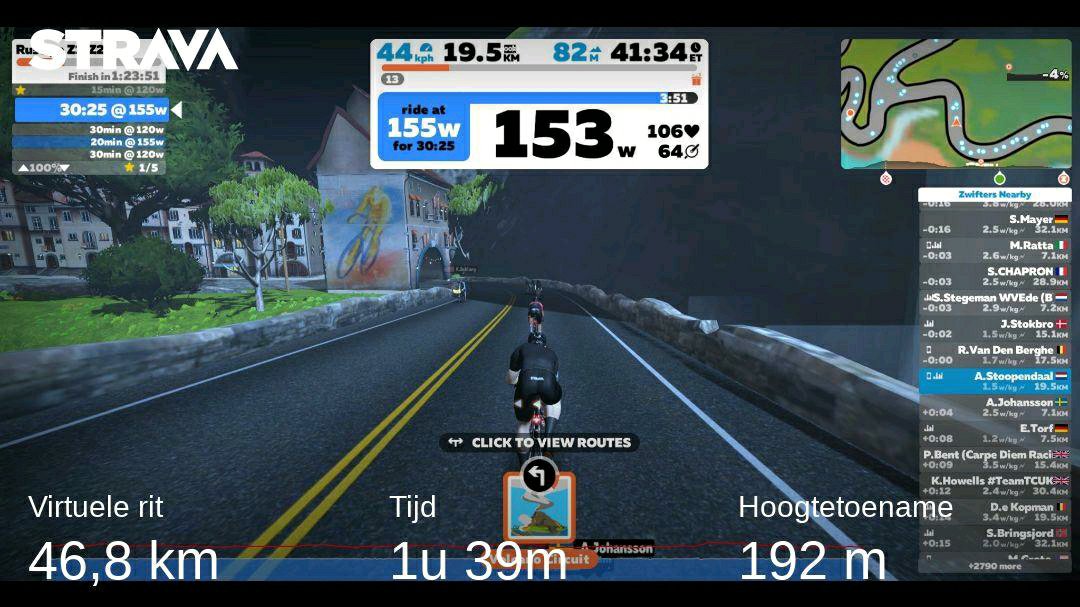Viewport: 1080px width, 607px height.
Task: Select S.Mayer in Zwifters Nearby list
Action: [994, 224]
